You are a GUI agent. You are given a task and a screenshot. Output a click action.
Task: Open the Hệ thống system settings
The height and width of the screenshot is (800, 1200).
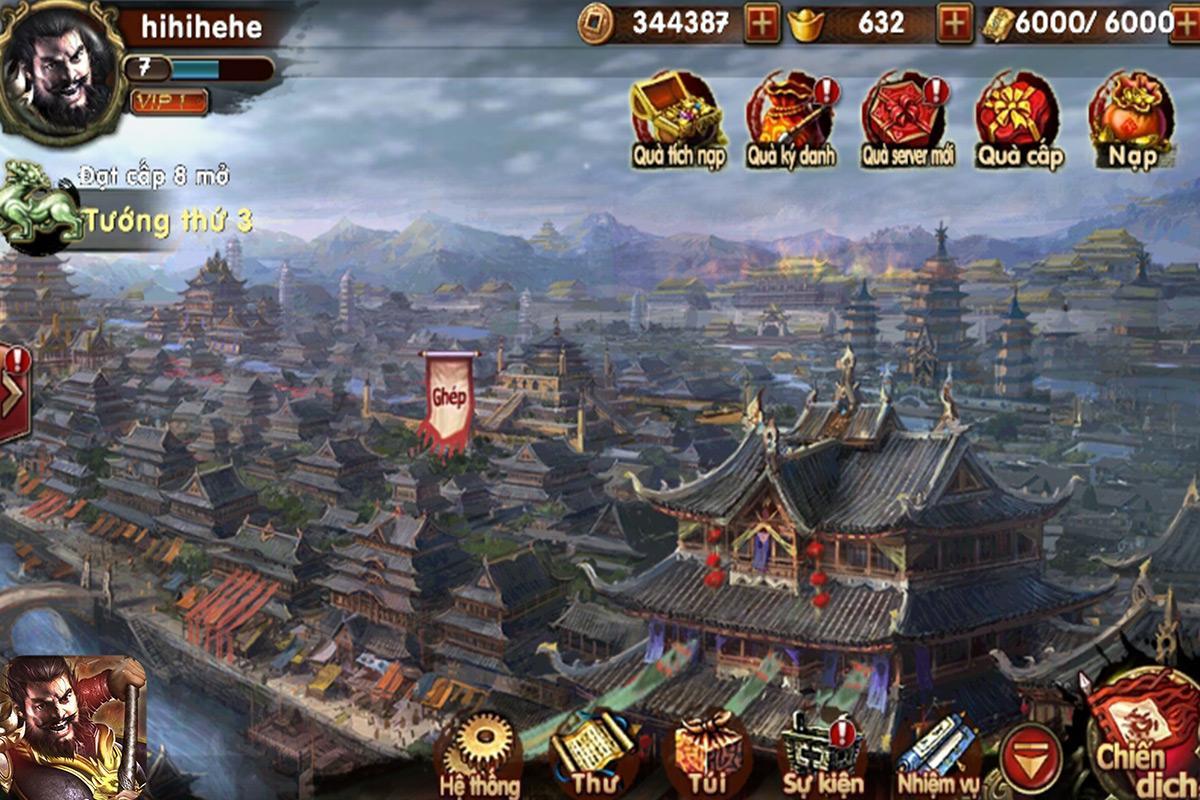pyautogui.click(x=478, y=752)
